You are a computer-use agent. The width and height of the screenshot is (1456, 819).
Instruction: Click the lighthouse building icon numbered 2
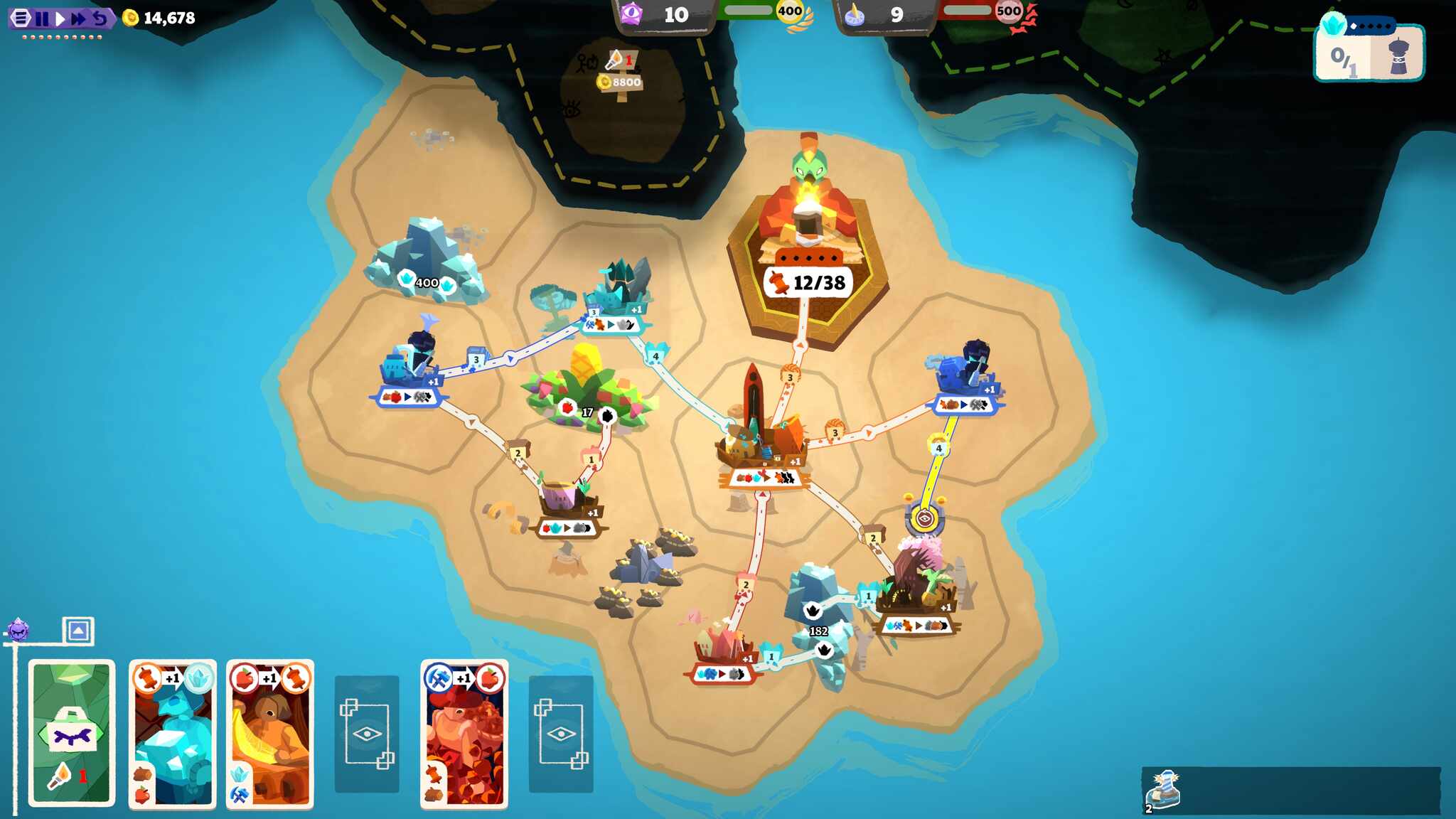[x=1164, y=790]
